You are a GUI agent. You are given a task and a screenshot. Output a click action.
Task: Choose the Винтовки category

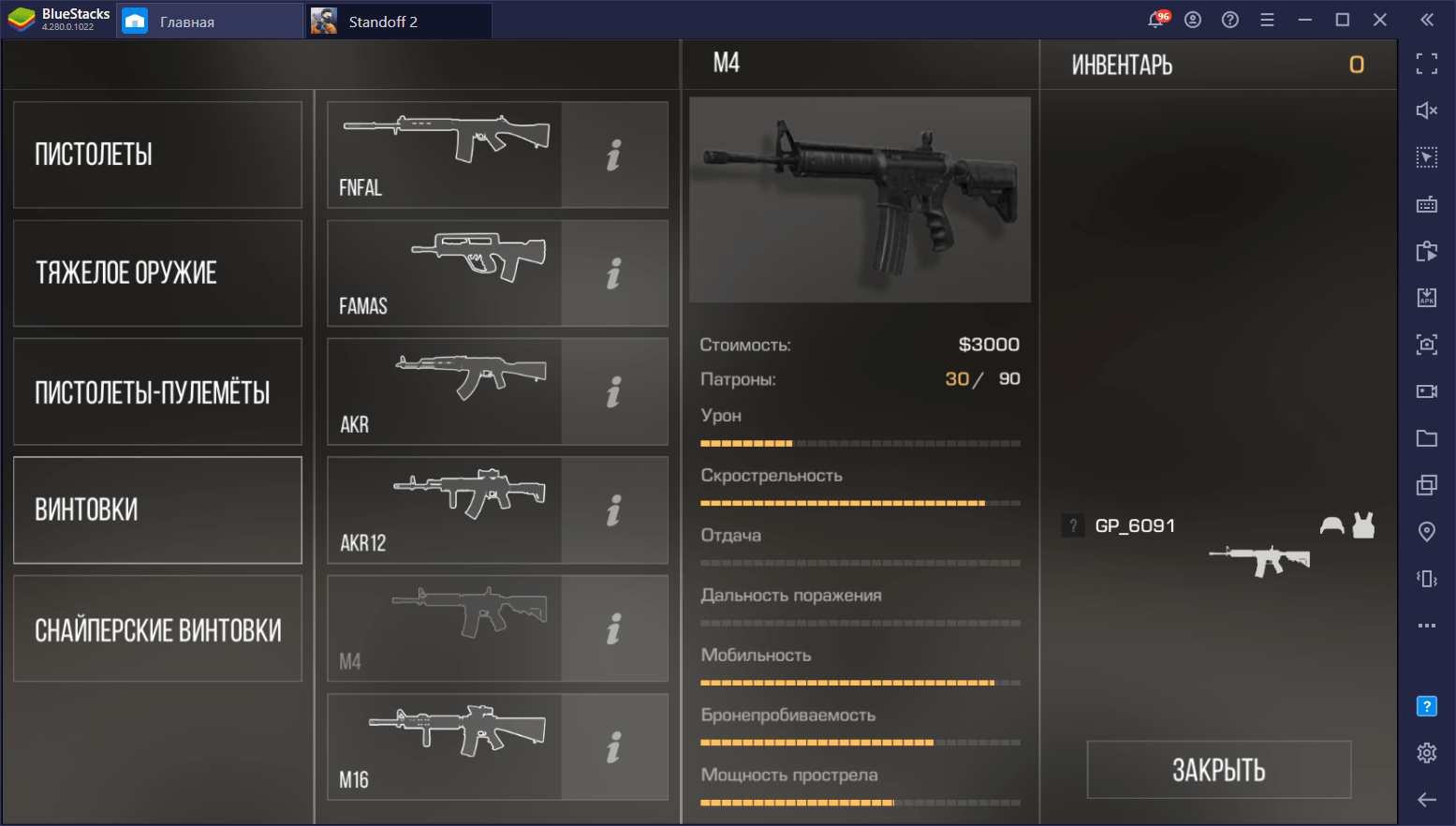coord(157,510)
